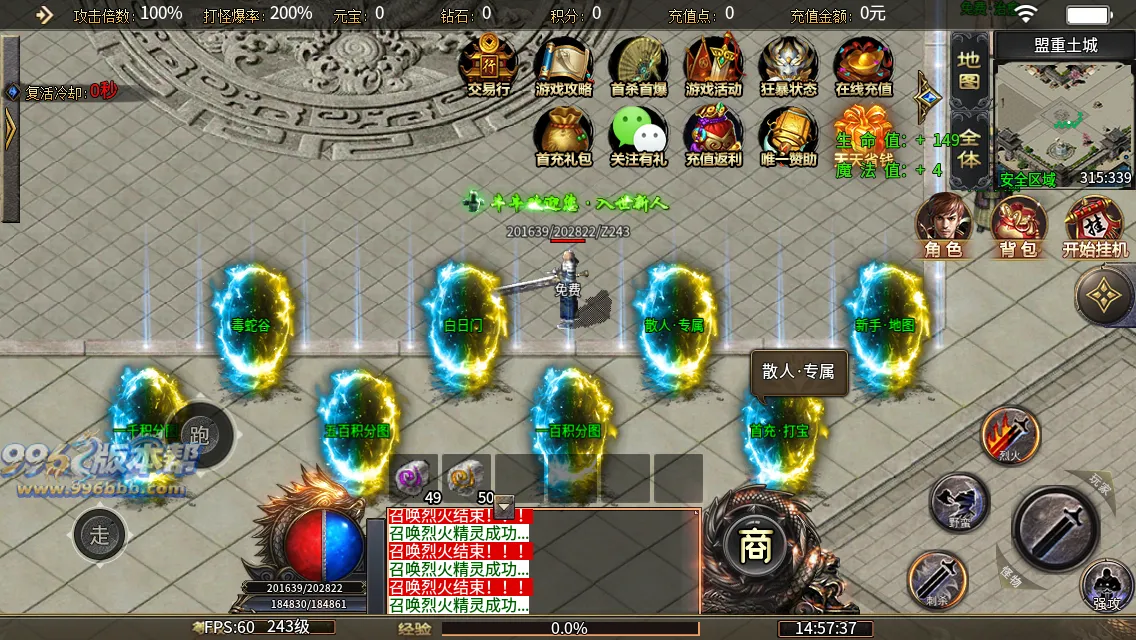Open the 交易行 trading house icon
1136x640 pixels.
click(x=489, y=62)
